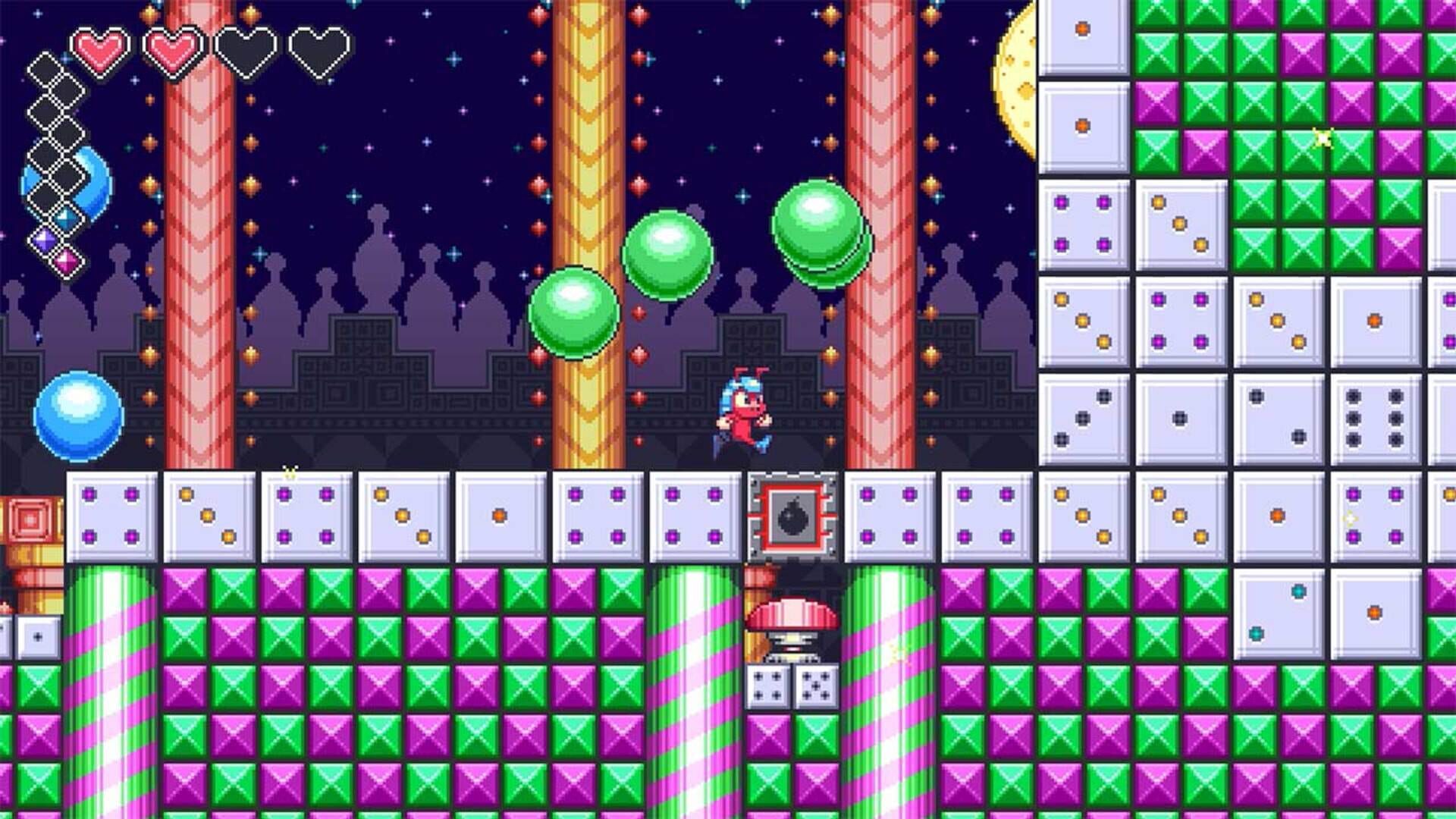The image size is (1456, 819).
Task: Click the bomb block in the dice row
Action: coord(789,516)
